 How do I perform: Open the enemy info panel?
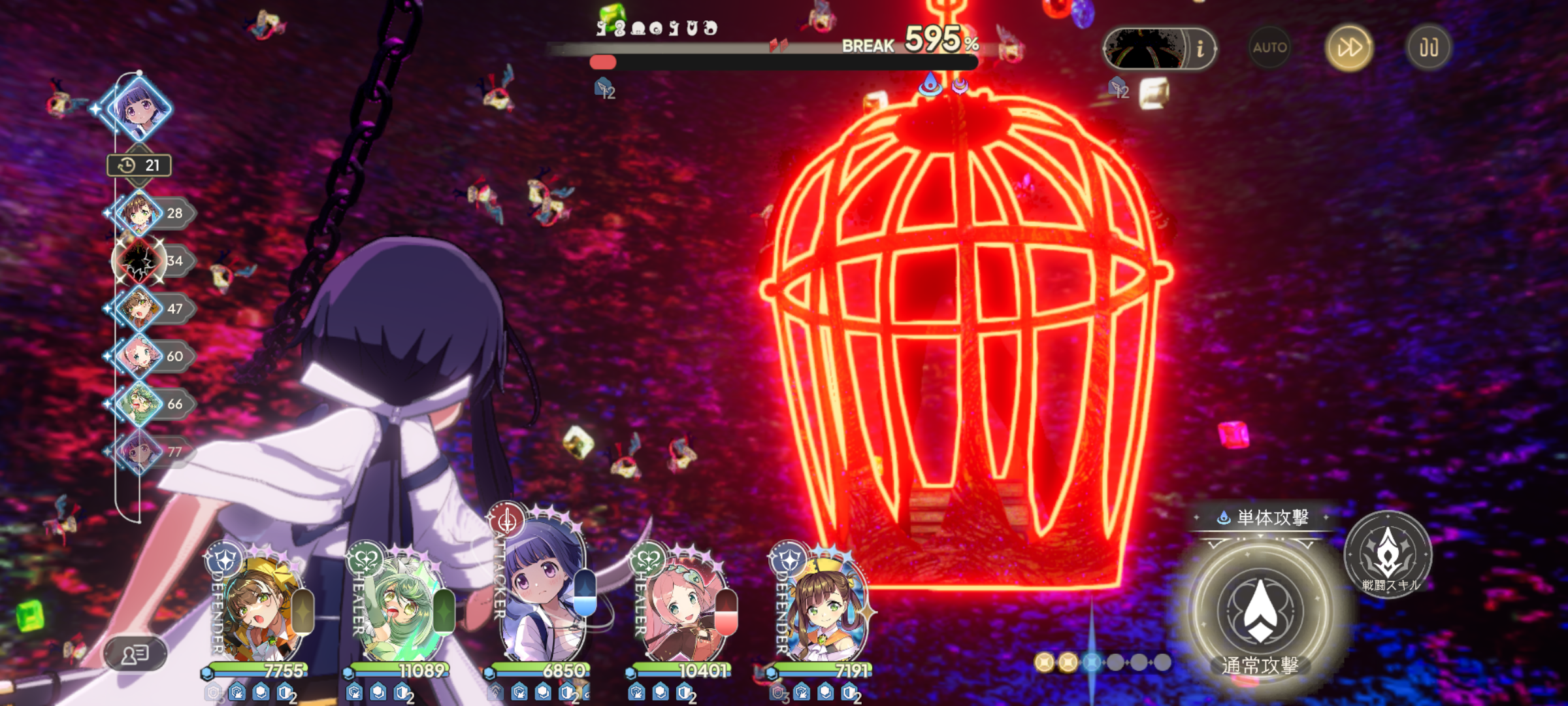[x=1200, y=48]
